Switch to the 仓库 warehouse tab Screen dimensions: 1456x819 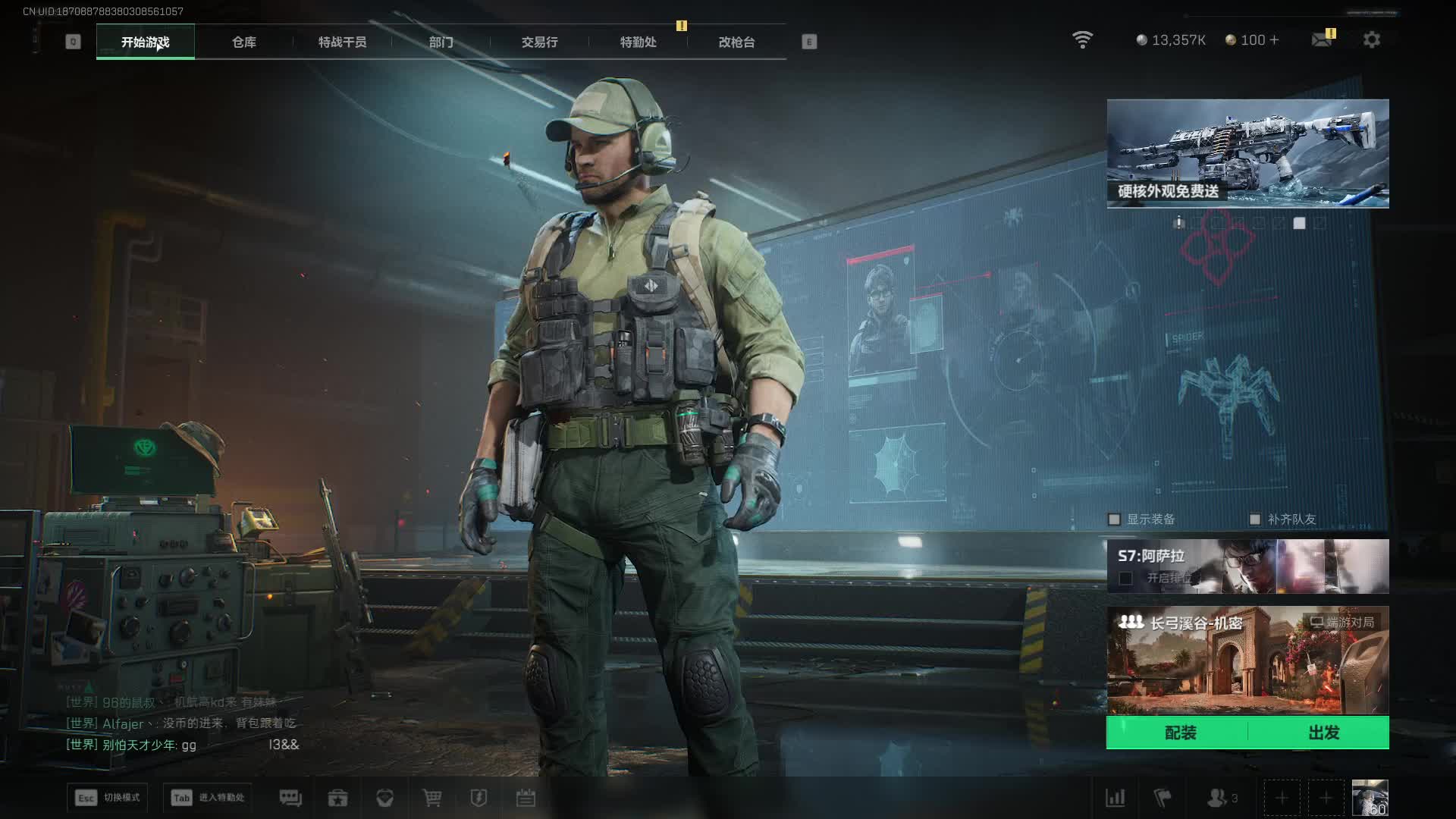pos(243,42)
